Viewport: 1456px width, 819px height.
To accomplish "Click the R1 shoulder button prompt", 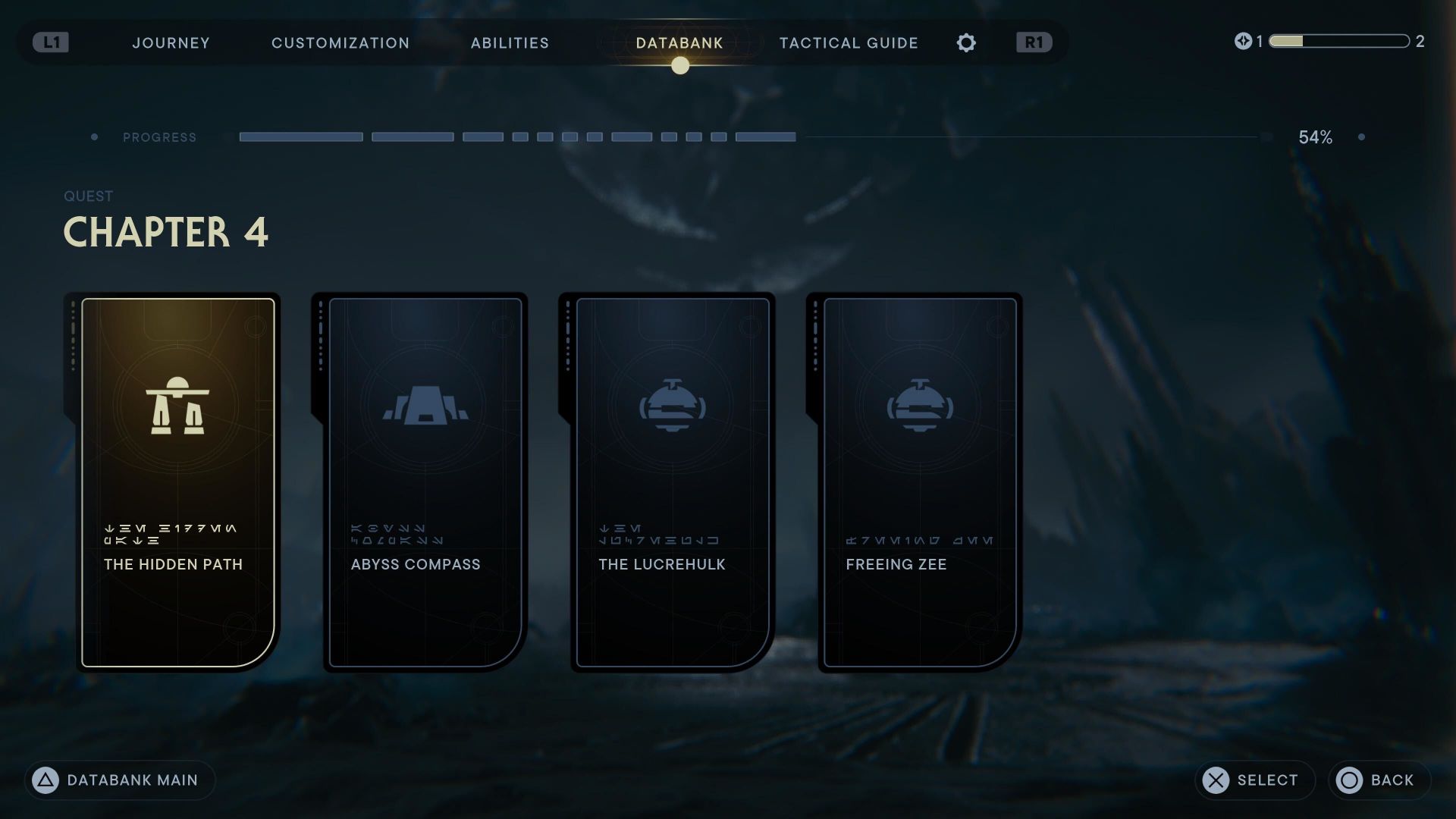I will pyautogui.click(x=1033, y=43).
